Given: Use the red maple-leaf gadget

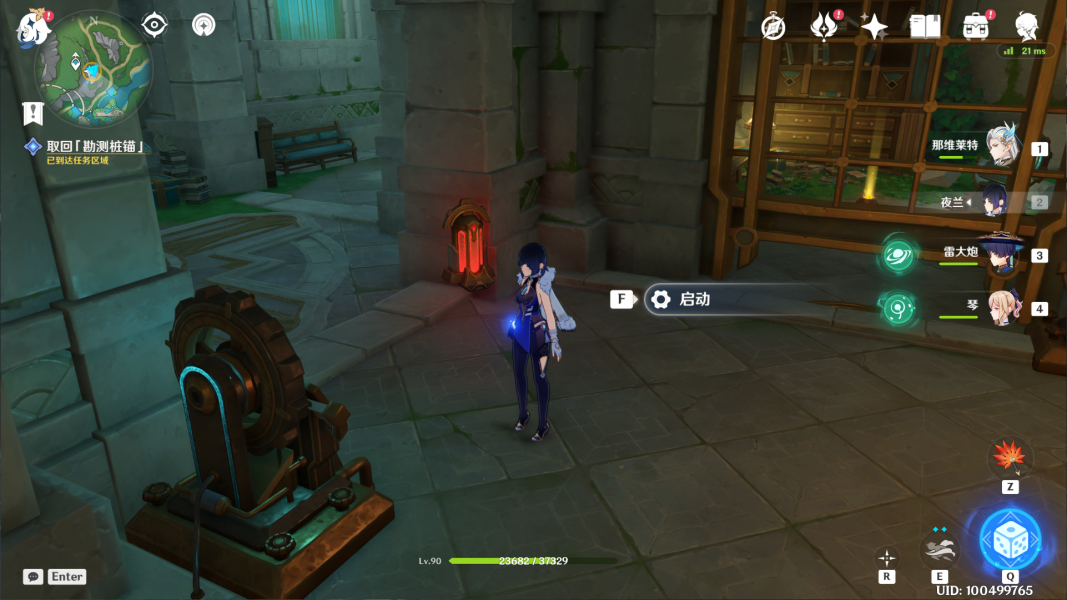Looking at the screenshot, I should 1009,458.
